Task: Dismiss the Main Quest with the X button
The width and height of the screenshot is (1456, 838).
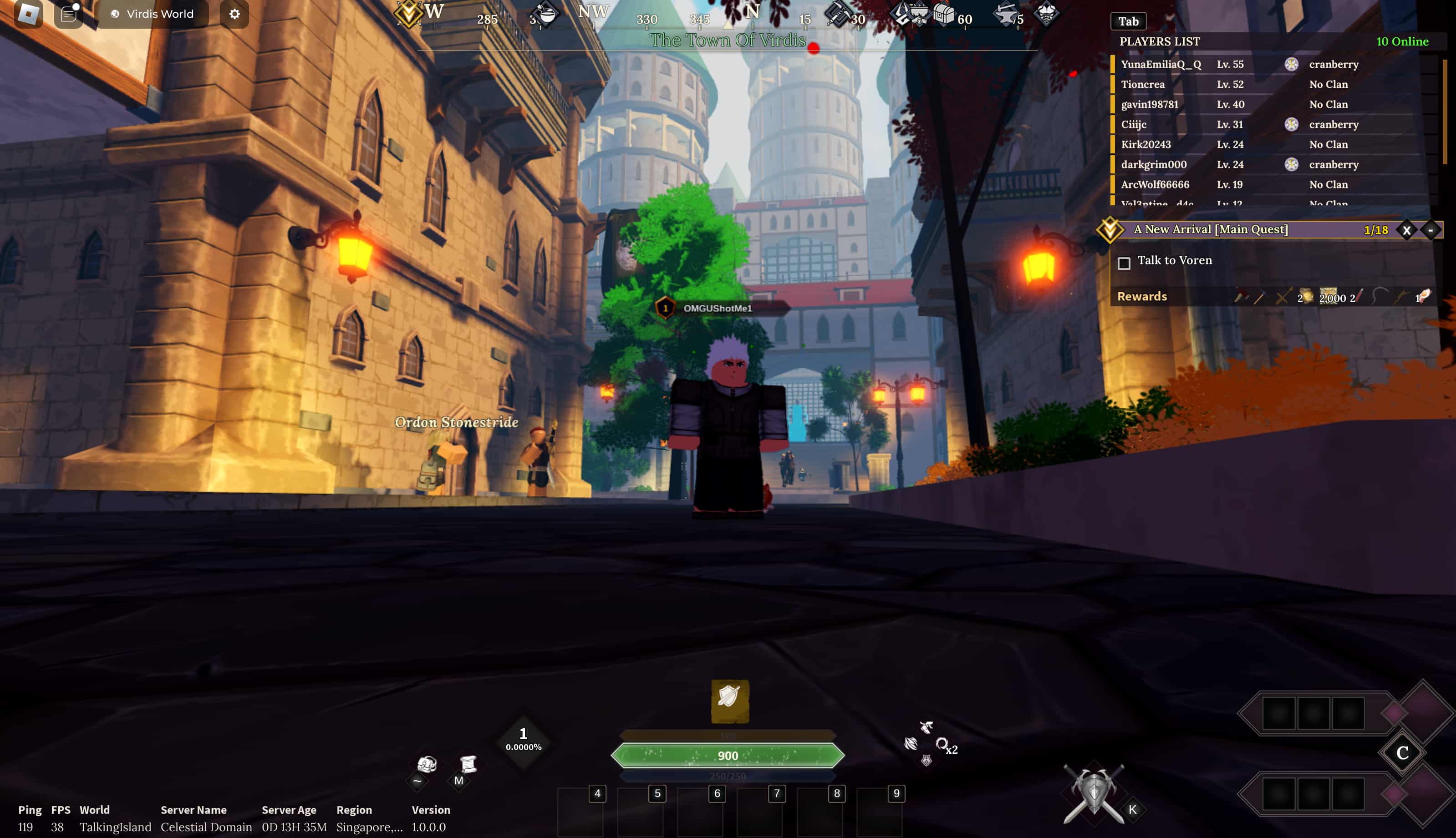Action: point(1406,229)
